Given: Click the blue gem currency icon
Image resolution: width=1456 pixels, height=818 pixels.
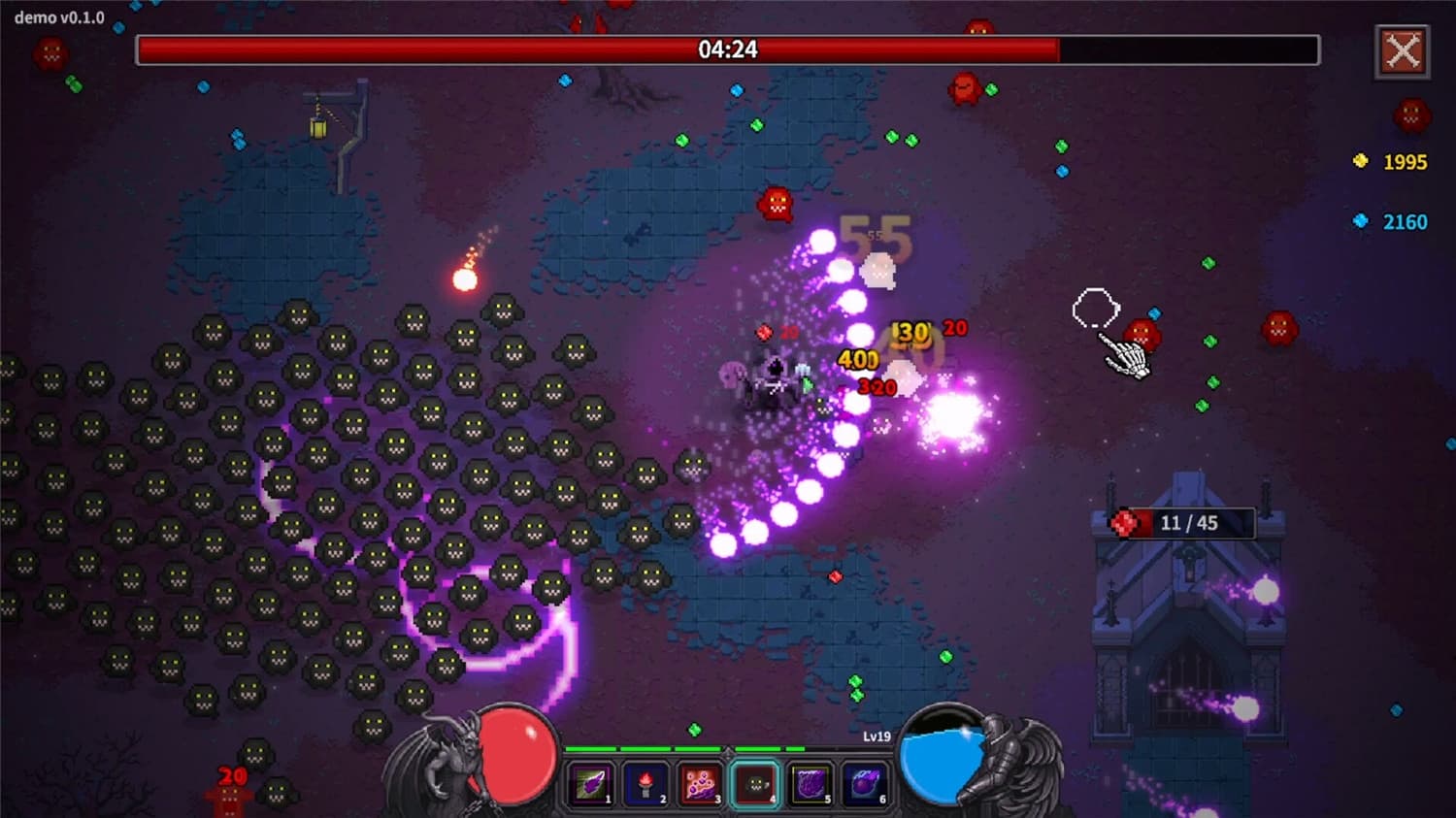Looking at the screenshot, I should (1361, 221).
